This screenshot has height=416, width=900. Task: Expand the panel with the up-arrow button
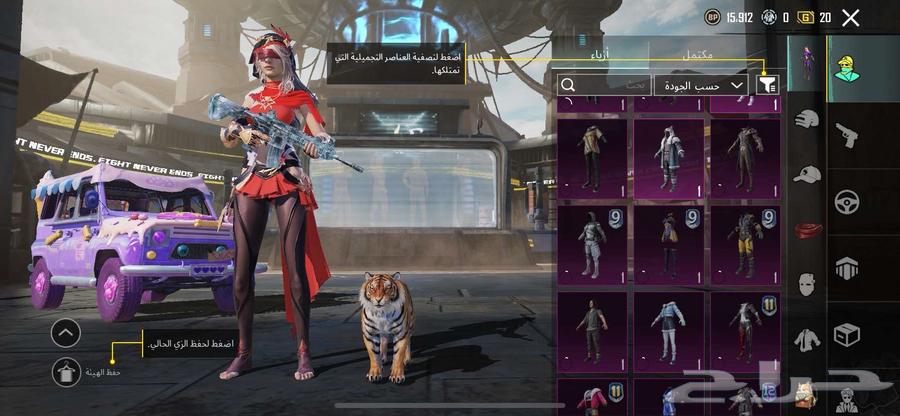click(66, 333)
